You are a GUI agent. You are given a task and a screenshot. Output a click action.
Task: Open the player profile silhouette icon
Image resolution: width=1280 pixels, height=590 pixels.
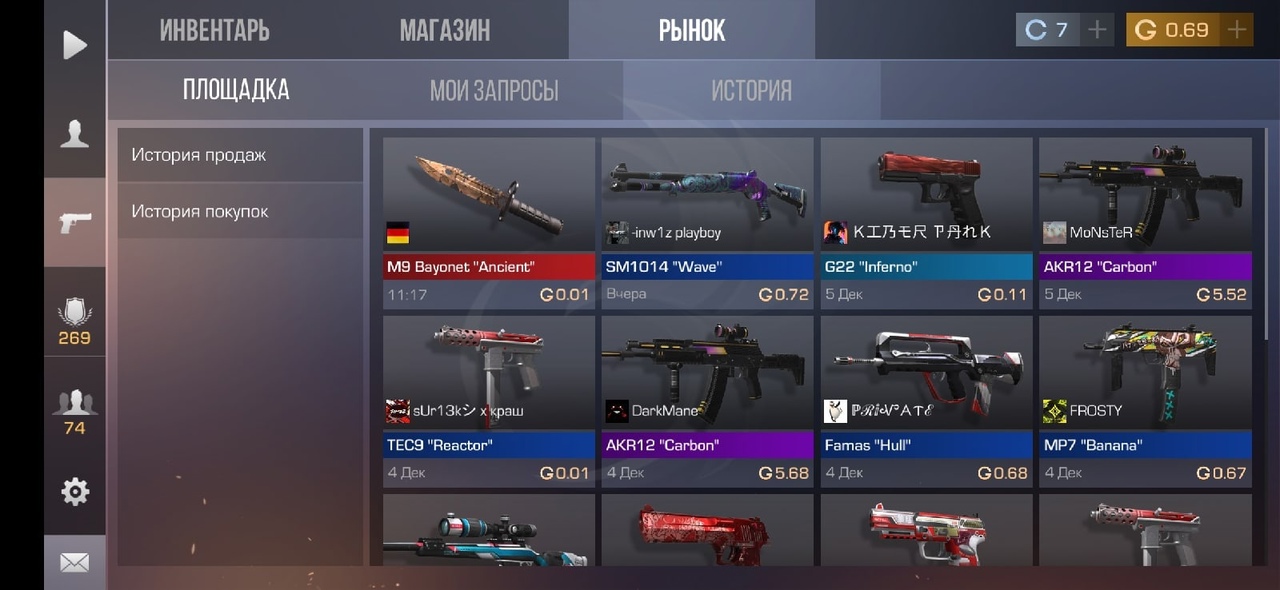(x=75, y=134)
